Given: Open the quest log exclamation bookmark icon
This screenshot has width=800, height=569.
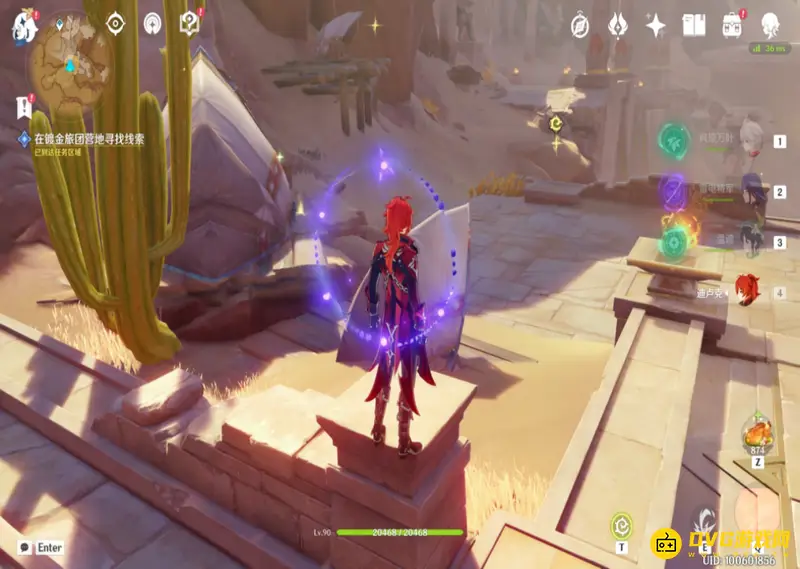Looking at the screenshot, I should [23, 105].
